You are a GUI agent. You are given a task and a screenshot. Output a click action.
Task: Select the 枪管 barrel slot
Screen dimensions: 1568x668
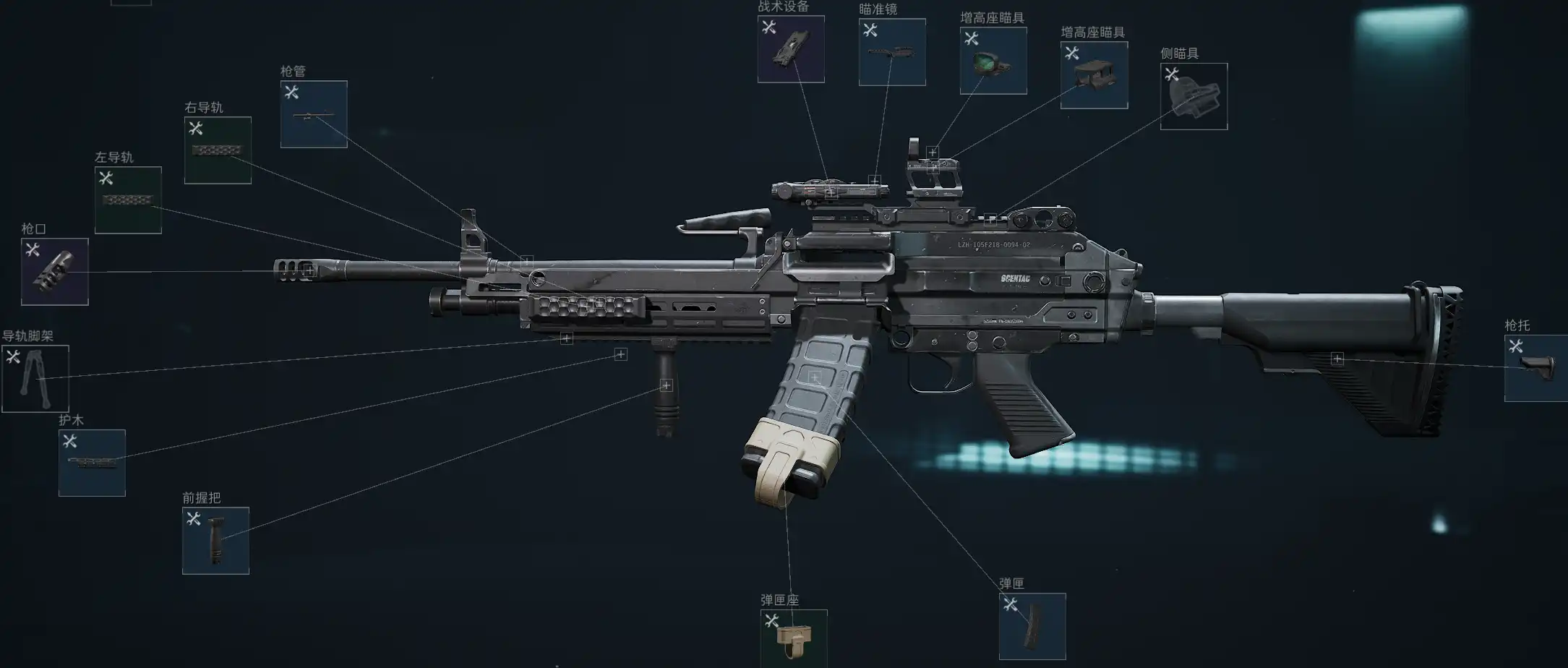coord(314,114)
